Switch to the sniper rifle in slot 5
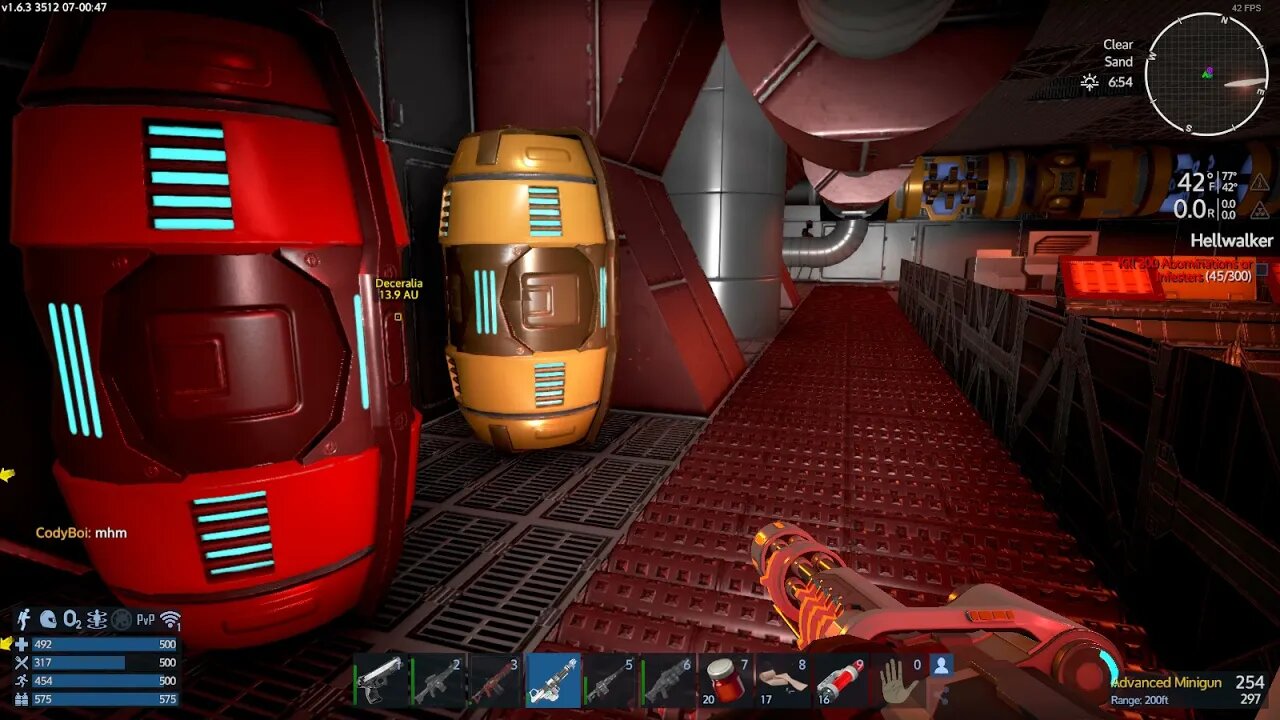Screen dimensions: 1280x720 coord(611,680)
